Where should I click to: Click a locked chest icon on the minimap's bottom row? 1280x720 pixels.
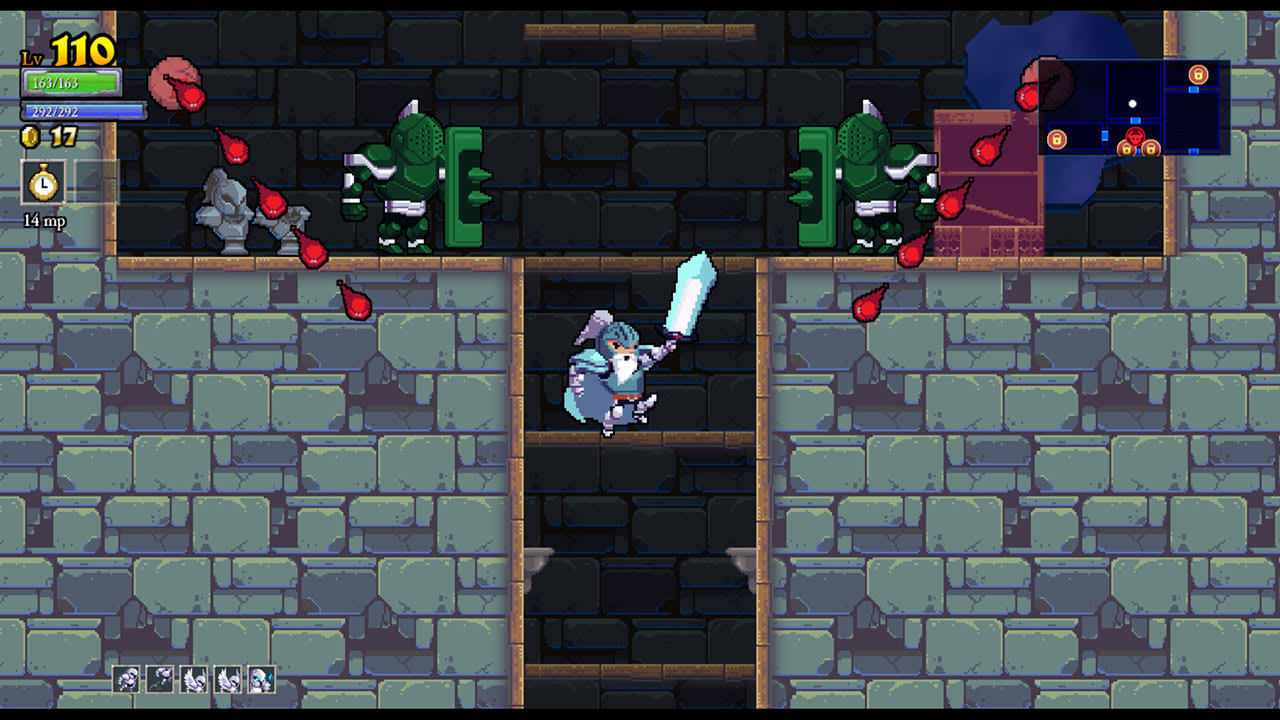[x=1127, y=148]
